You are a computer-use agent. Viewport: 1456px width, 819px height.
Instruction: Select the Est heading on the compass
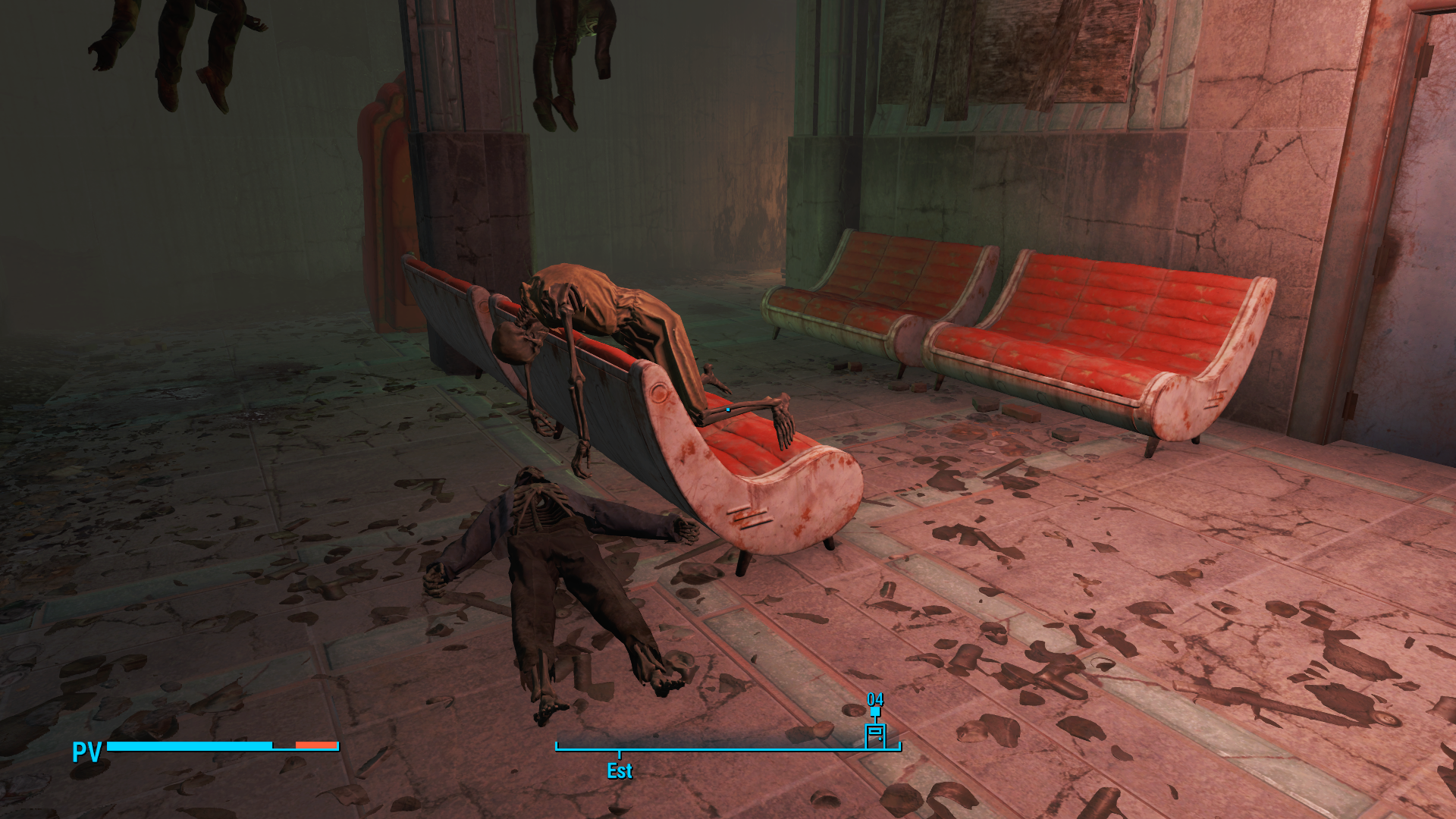coord(620,771)
